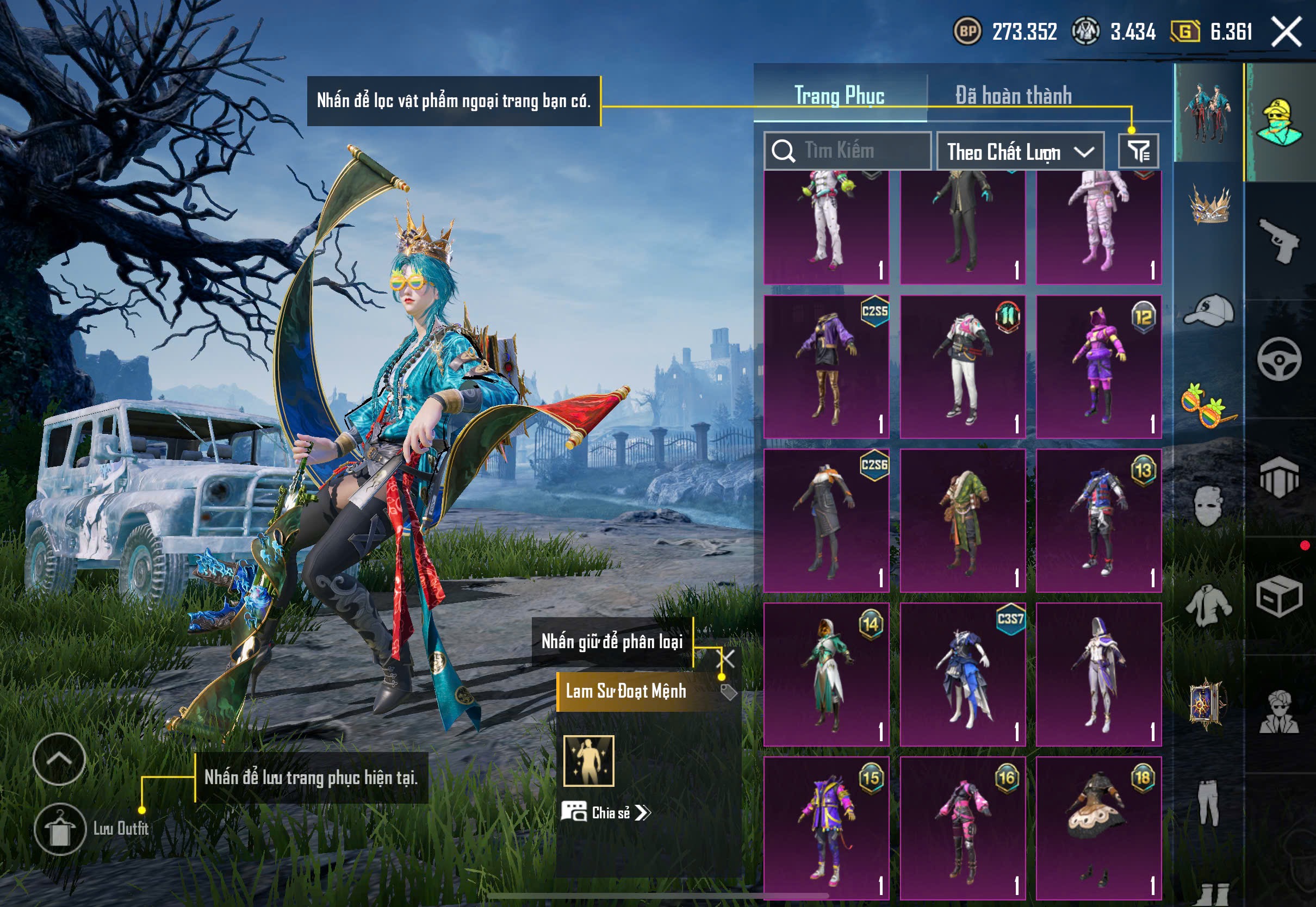The height and width of the screenshot is (907, 1316).
Task: Choose the outfit with badge 11
Action: pyautogui.click(x=963, y=366)
